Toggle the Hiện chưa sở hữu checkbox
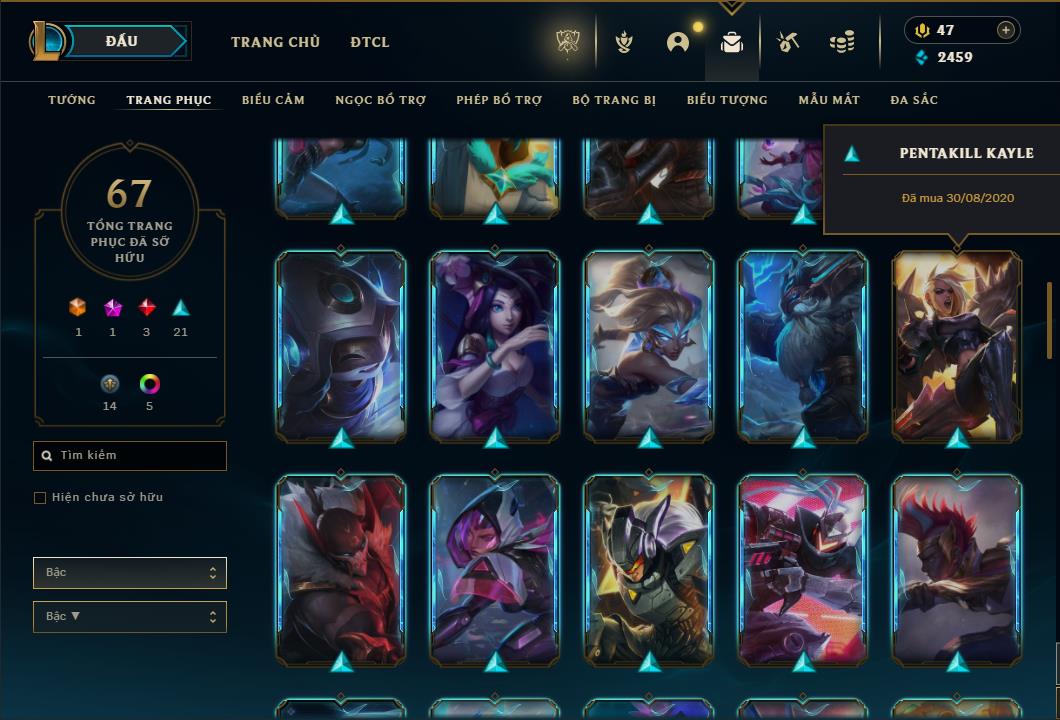Screen dimensions: 1060x720 coord(40,498)
